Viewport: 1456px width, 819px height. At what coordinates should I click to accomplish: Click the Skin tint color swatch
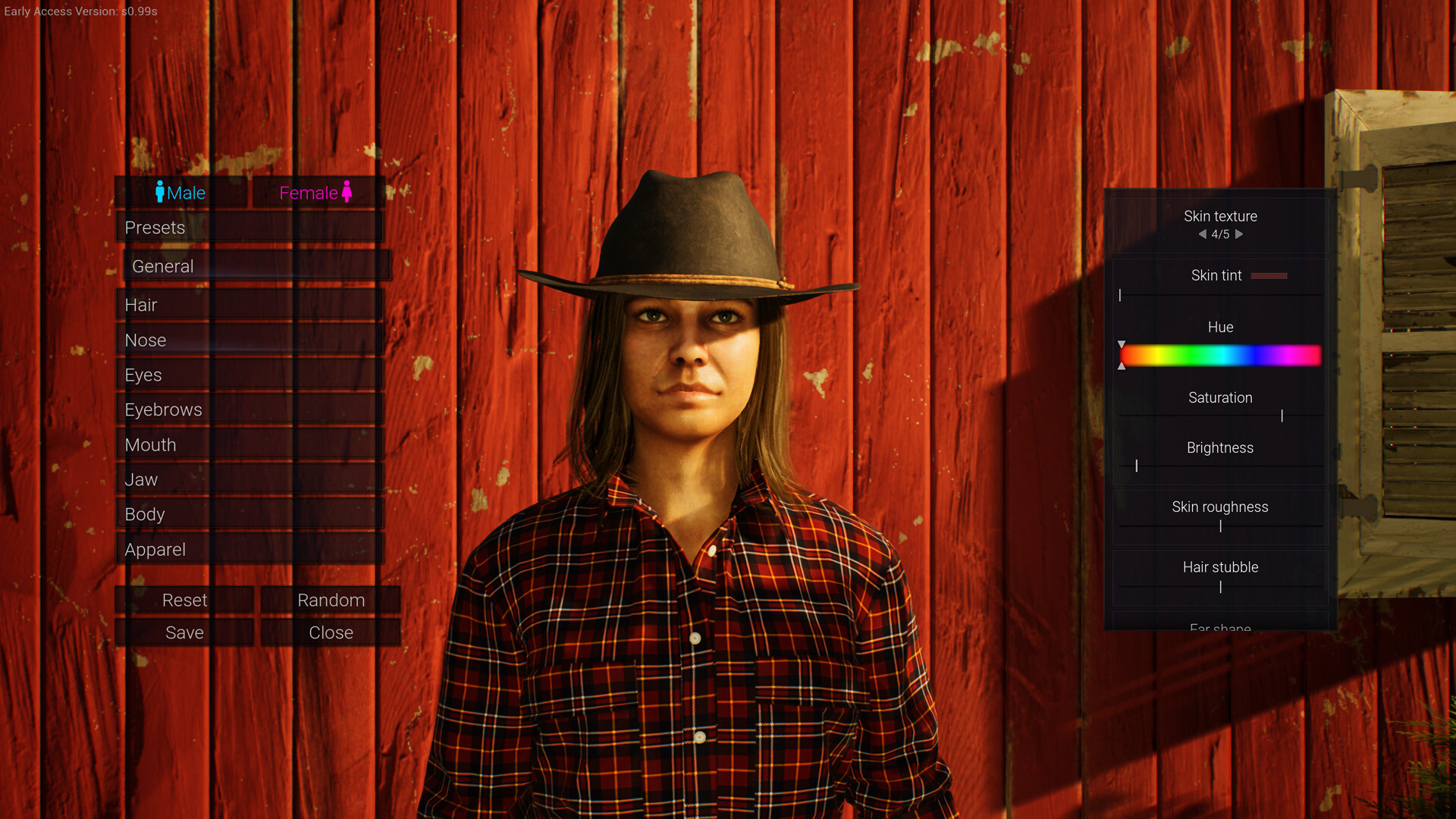[x=1270, y=275]
